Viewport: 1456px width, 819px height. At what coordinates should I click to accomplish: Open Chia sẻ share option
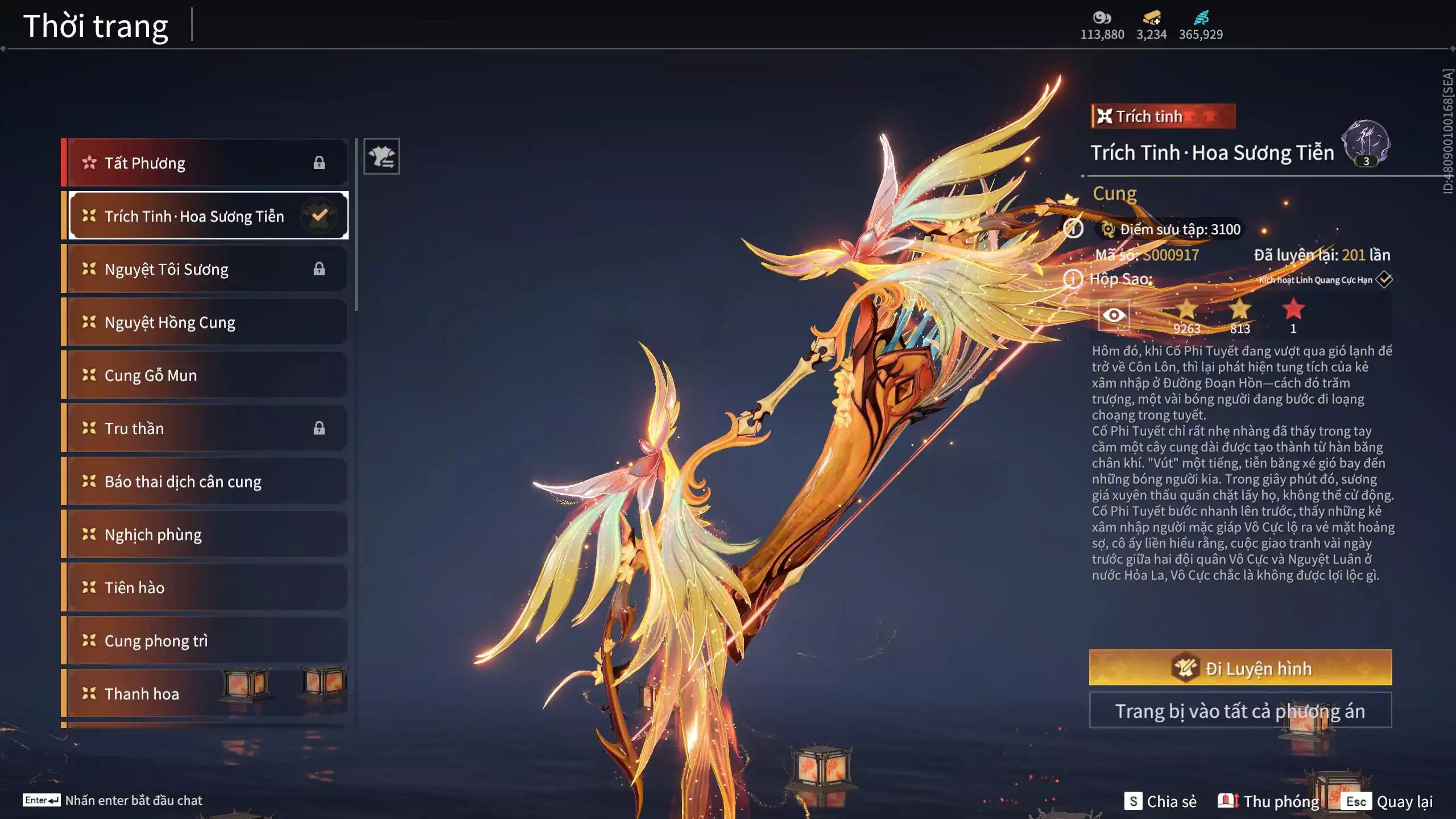(x=1160, y=801)
